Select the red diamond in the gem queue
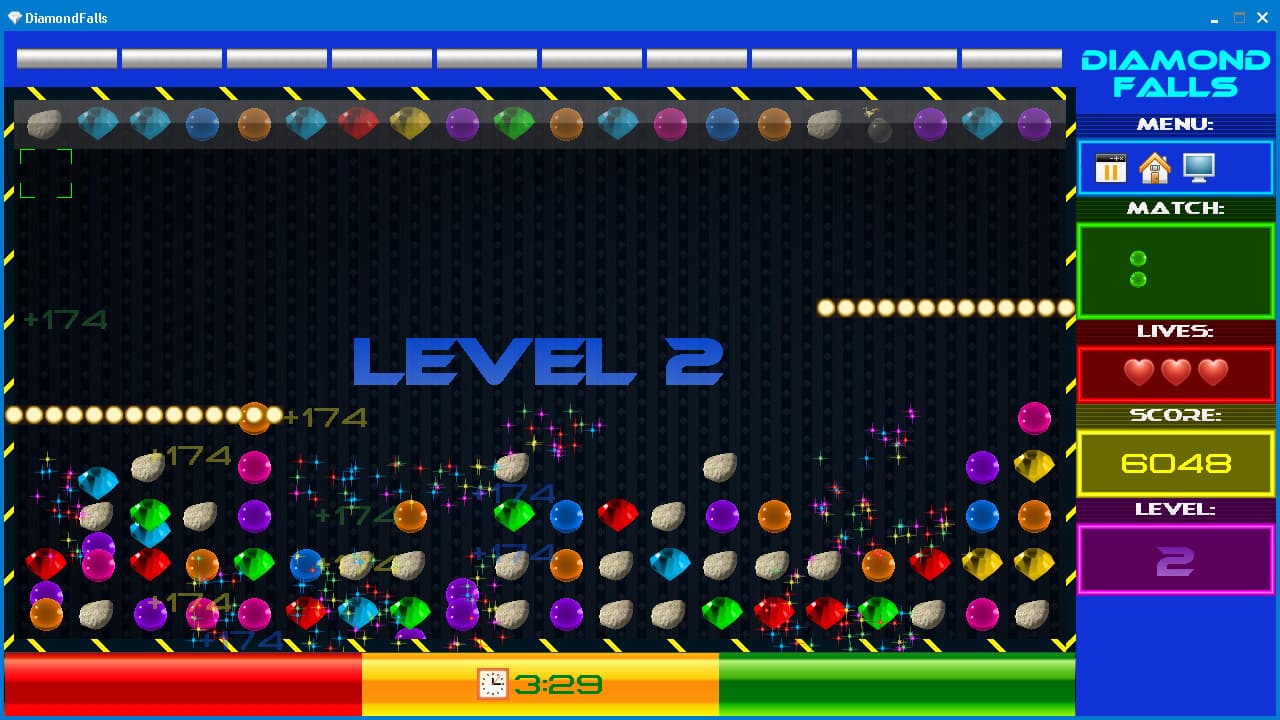The height and width of the screenshot is (720, 1280). click(x=358, y=122)
